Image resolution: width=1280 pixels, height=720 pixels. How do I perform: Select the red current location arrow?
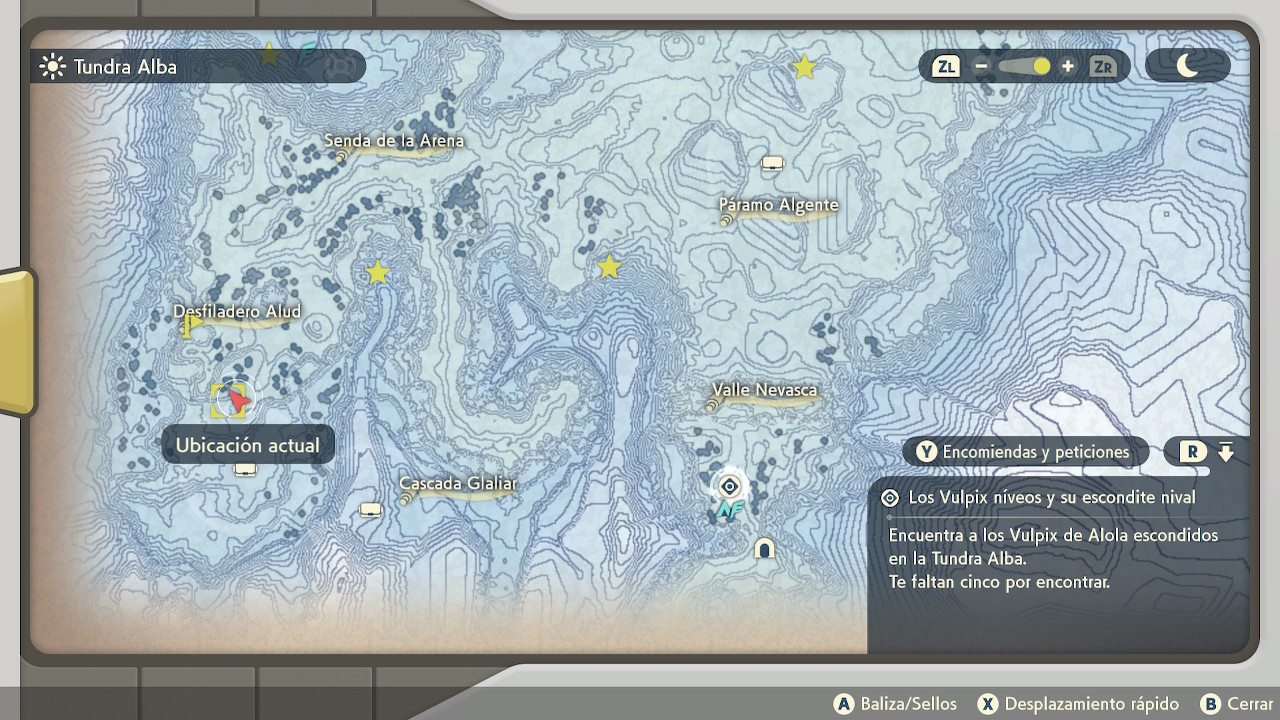click(x=236, y=400)
